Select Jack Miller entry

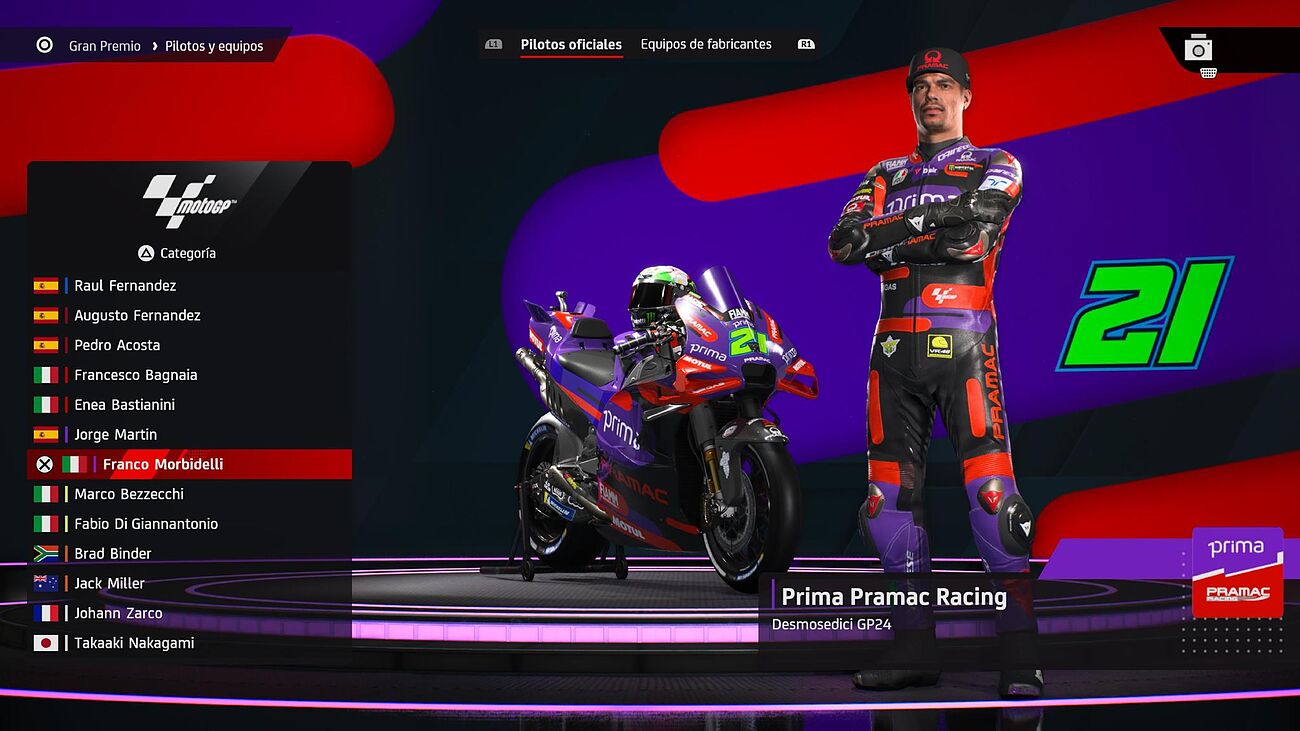coord(109,584)
